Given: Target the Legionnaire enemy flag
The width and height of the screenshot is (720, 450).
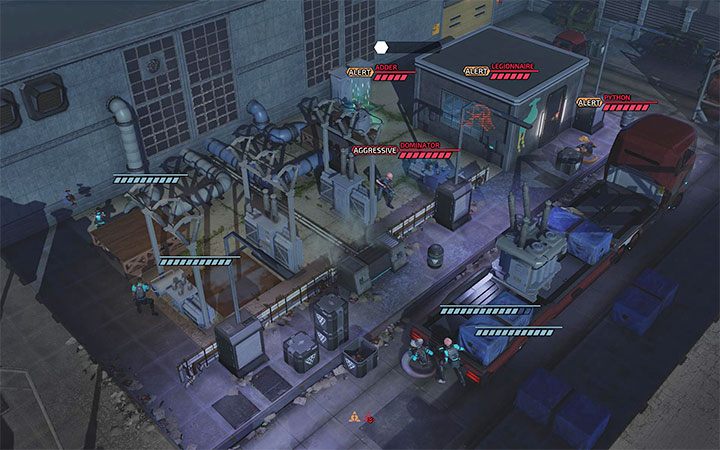Looking at the screenshot, I should 512,69.
